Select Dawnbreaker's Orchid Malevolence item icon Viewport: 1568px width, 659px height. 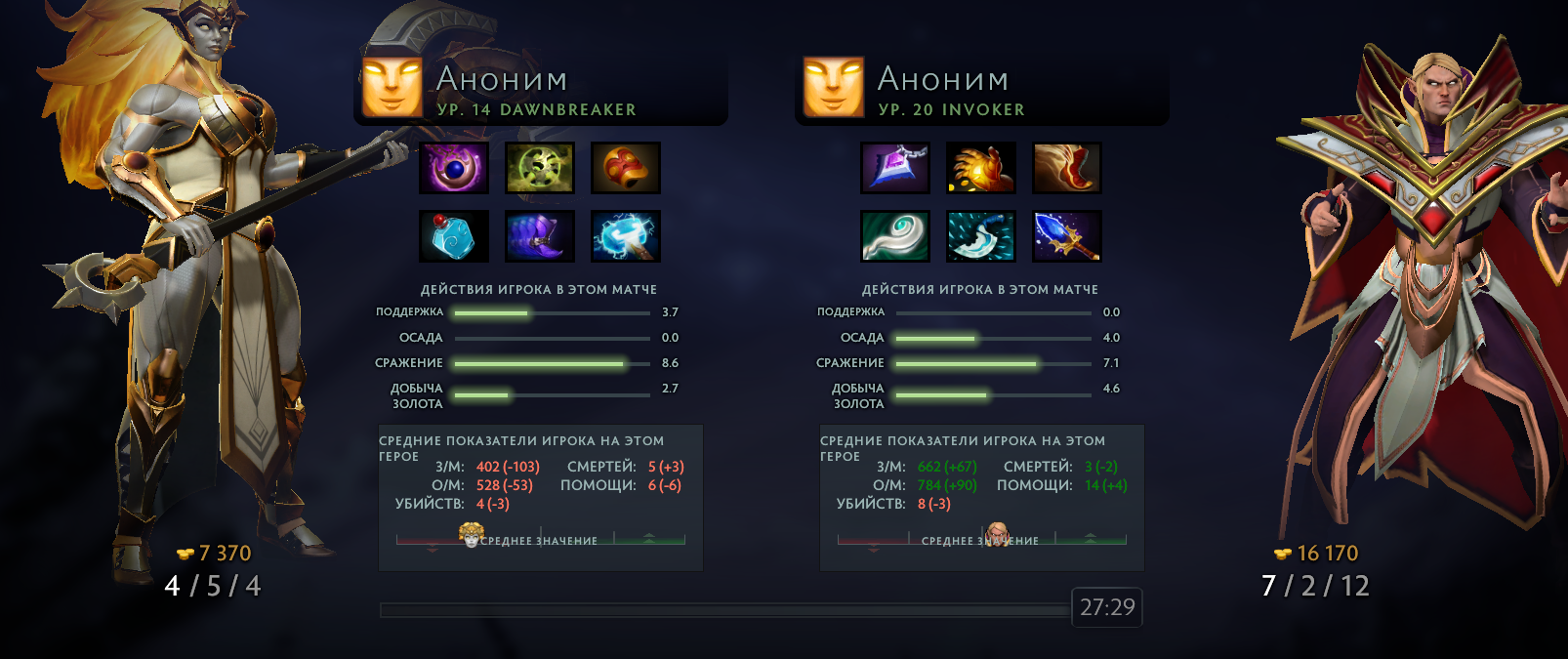point(454,168)
